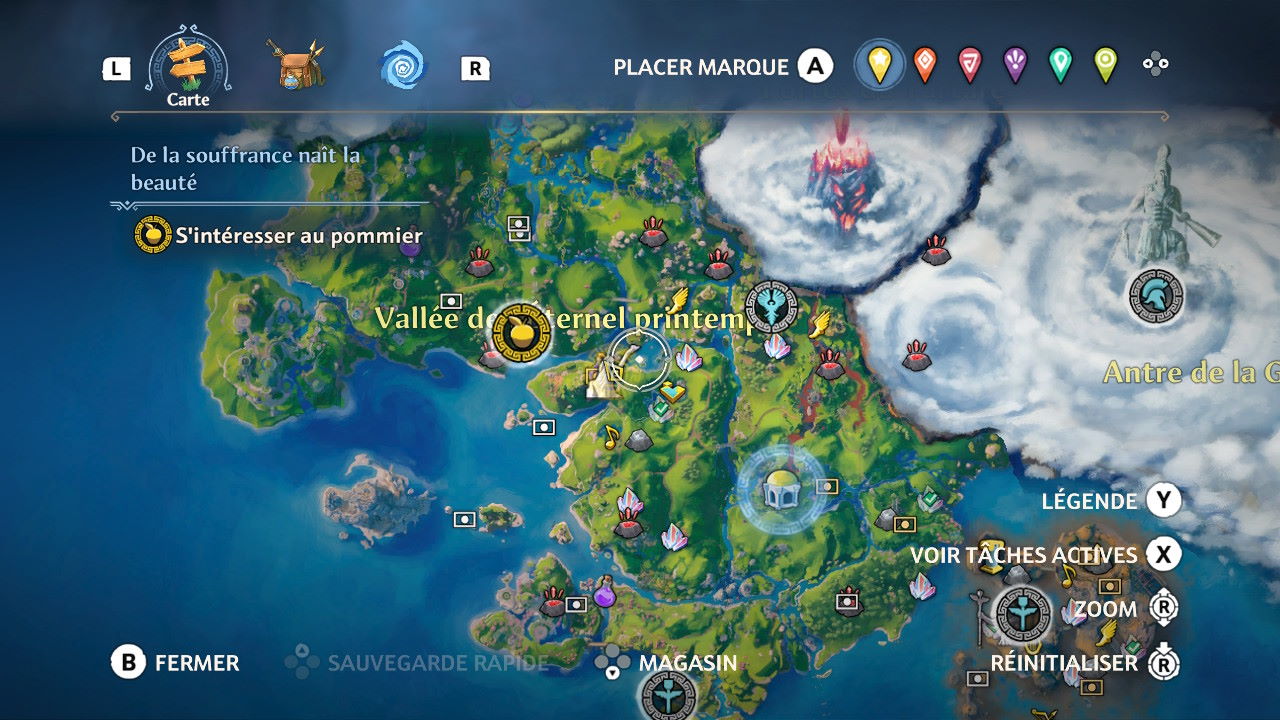This screenshot has width=1280, height=720.
Task: Pick the teal map marker
Action: point(1059,66)
